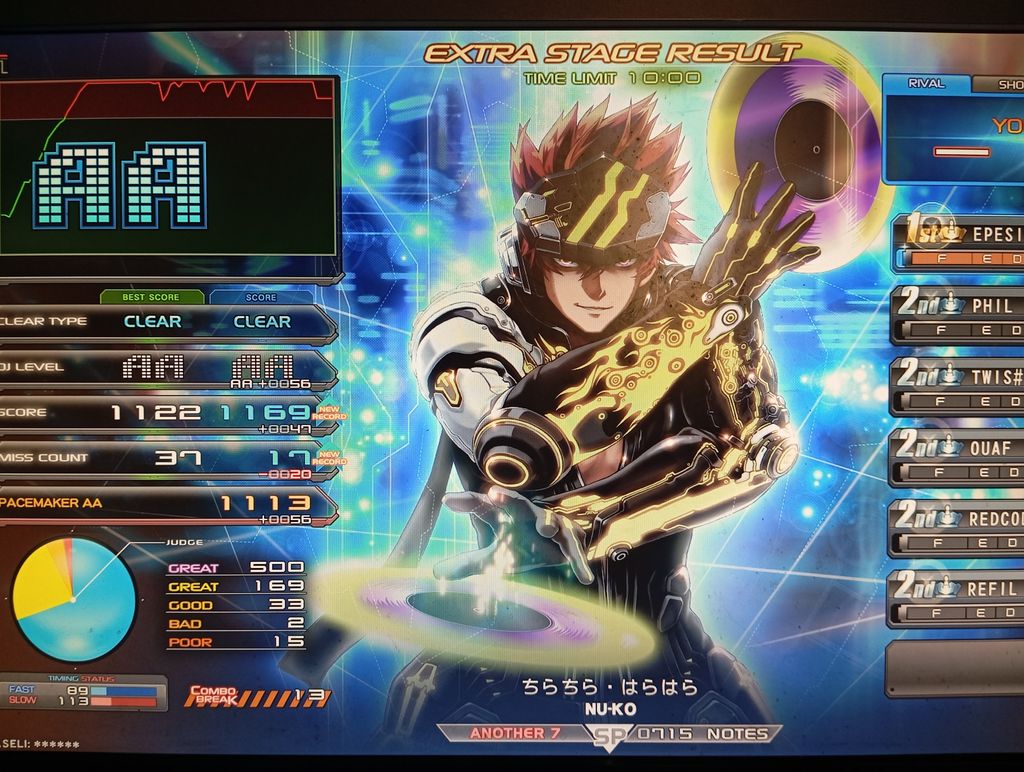Choose the PHIL rival entry
The width and height of the screenshot is (1024, 772).
tap(960, 316)
